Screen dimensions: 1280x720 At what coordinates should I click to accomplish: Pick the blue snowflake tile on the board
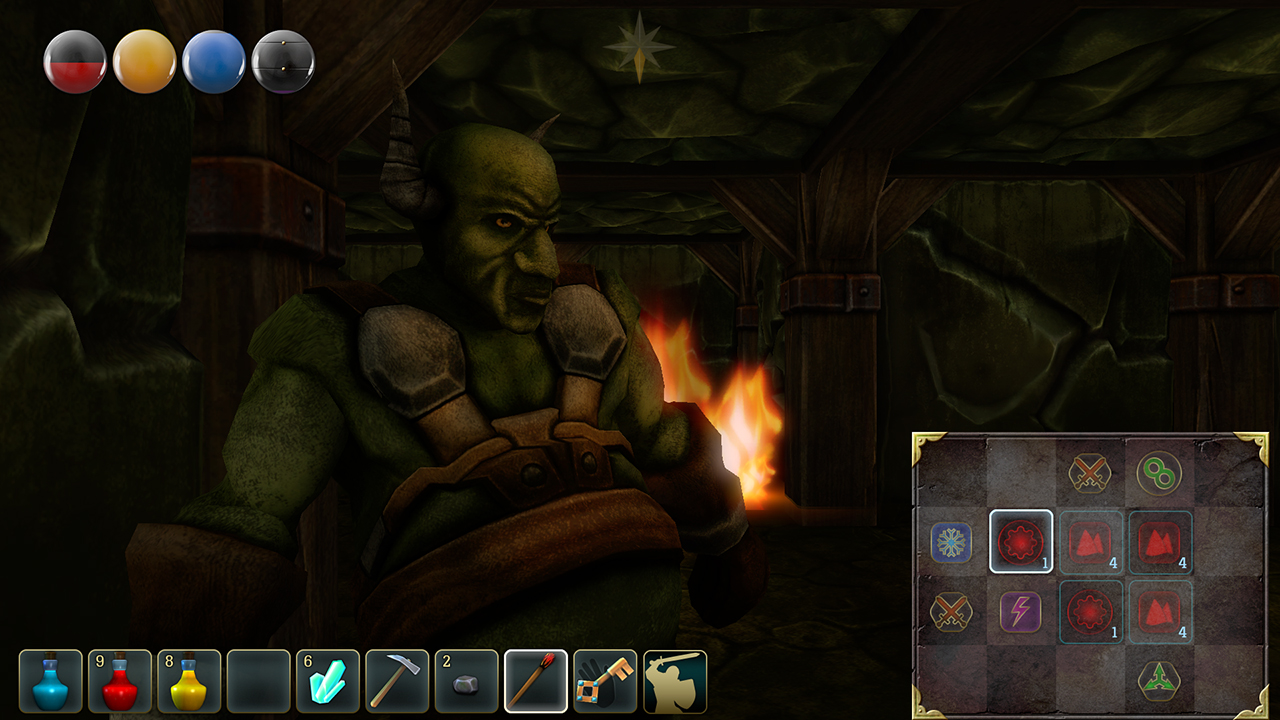(x=951, y=542)
